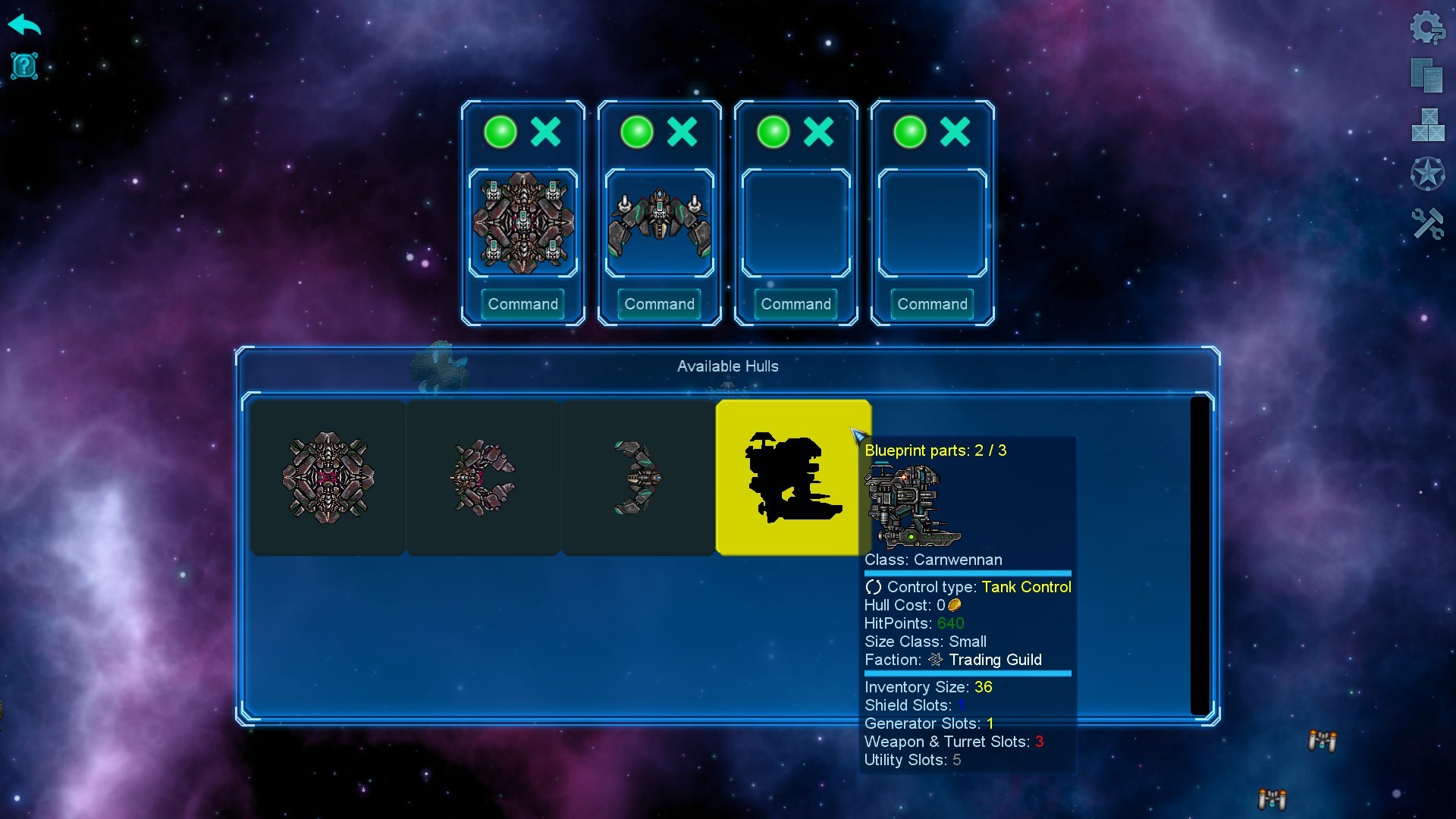Open the gear settings menu
Screen dimensions: 1456x819
click(x=1427, y=28)
